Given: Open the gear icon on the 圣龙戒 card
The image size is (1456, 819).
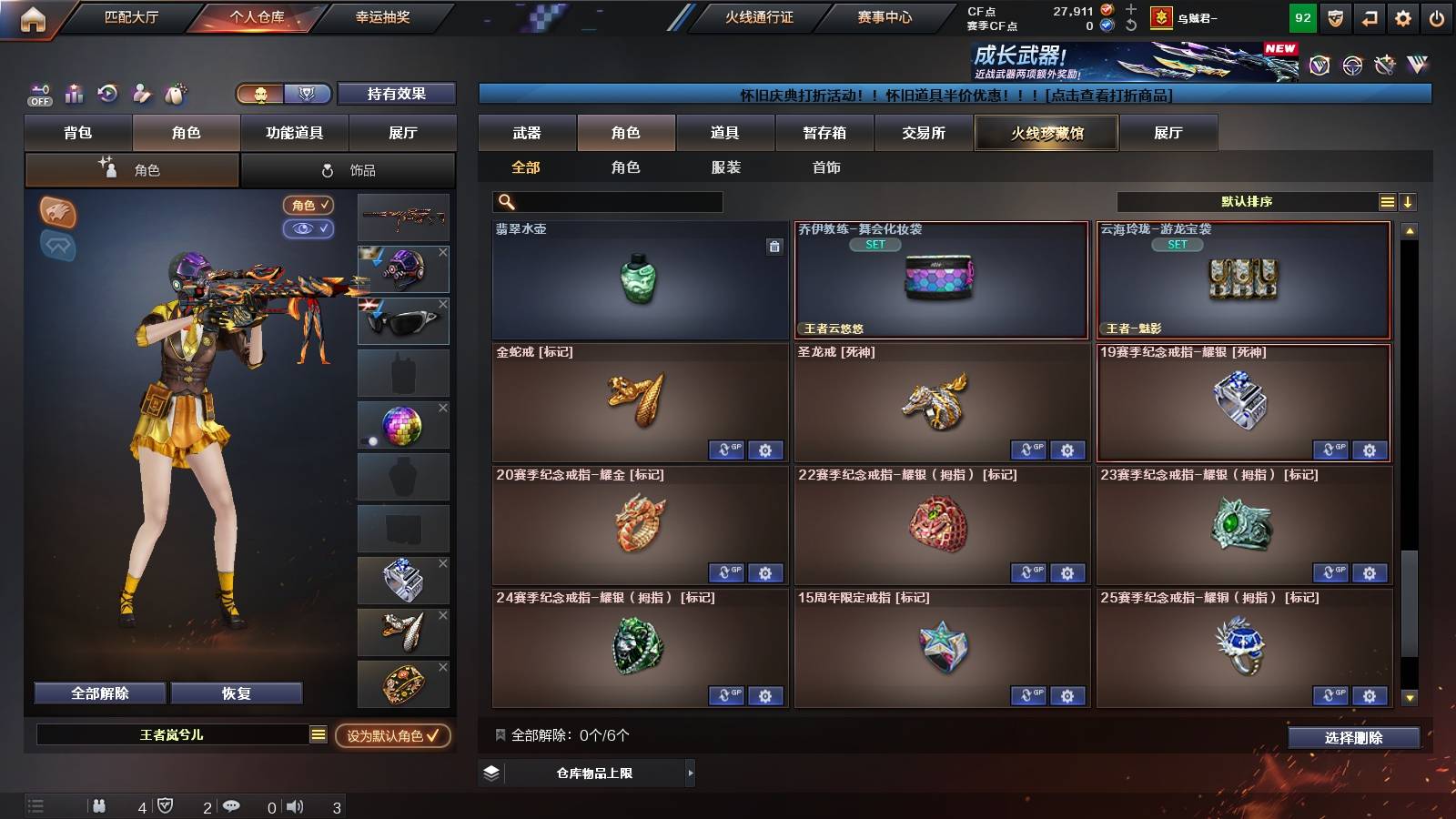Looking at the screenshot, I should [x=1067, y=450].
